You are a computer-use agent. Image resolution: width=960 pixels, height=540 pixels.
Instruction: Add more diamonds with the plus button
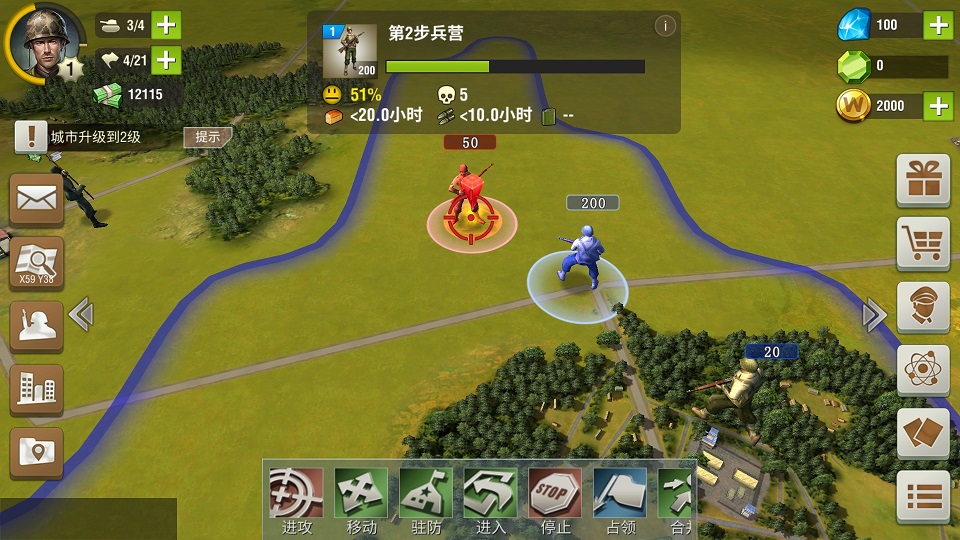937,25
